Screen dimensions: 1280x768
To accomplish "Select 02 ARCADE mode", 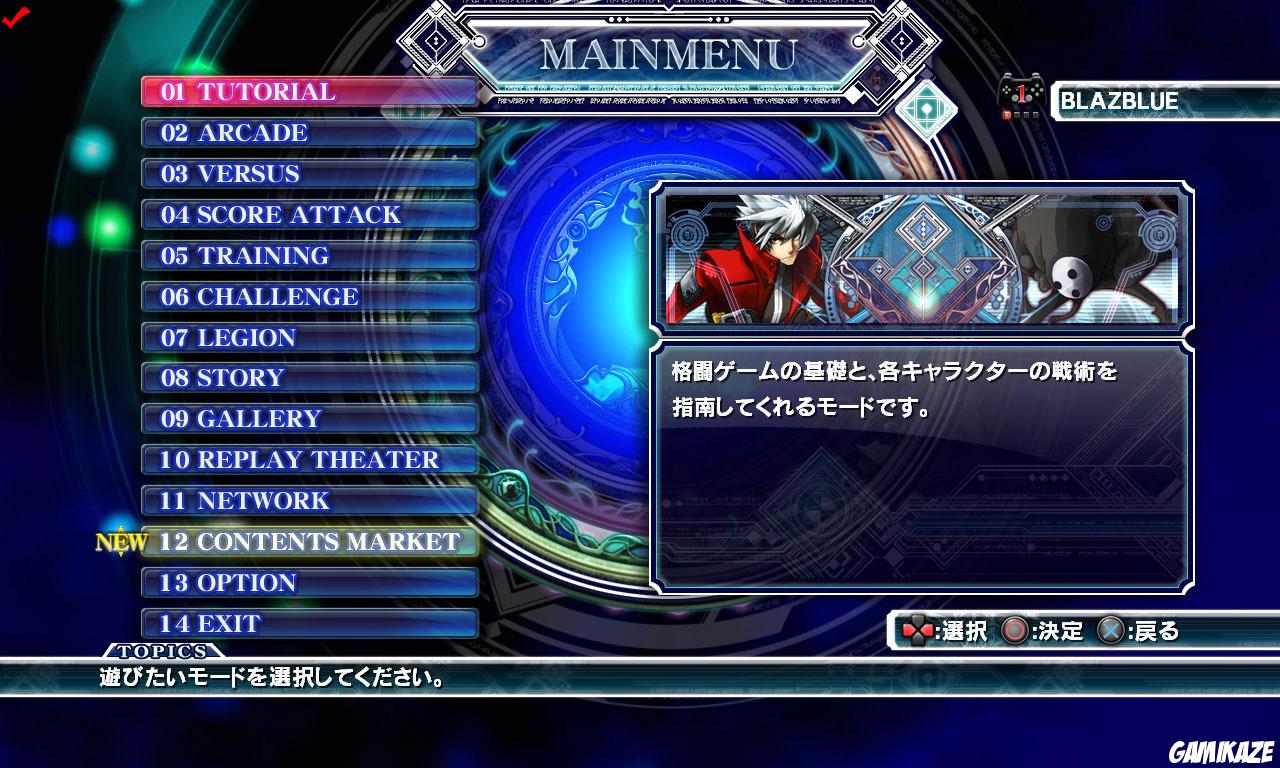I will pos(310,133).
